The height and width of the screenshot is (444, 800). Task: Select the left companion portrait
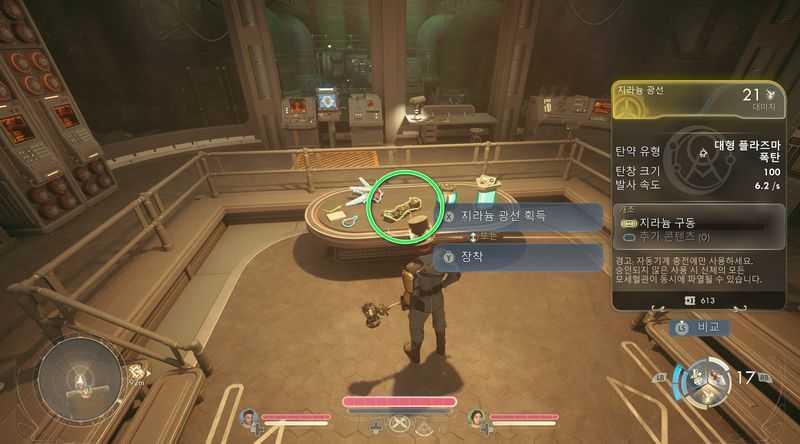[x=248, y=418]
